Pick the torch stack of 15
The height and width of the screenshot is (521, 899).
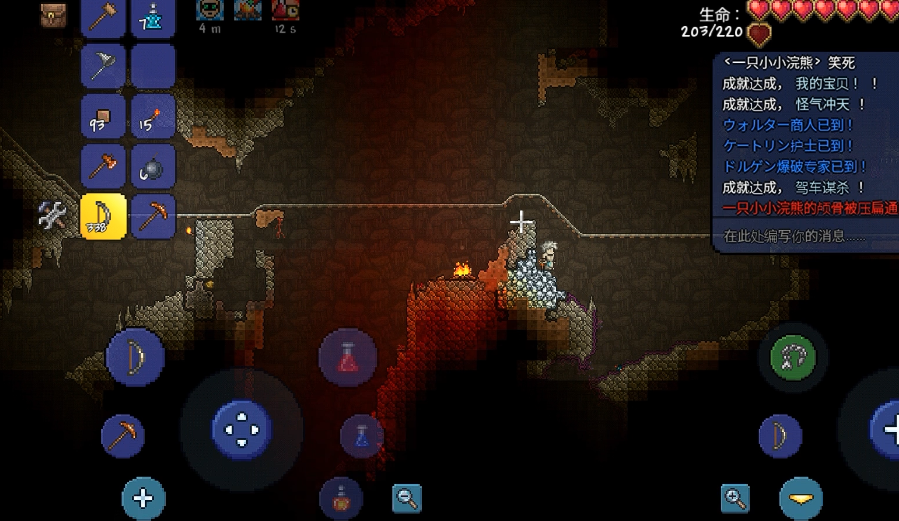153,117
